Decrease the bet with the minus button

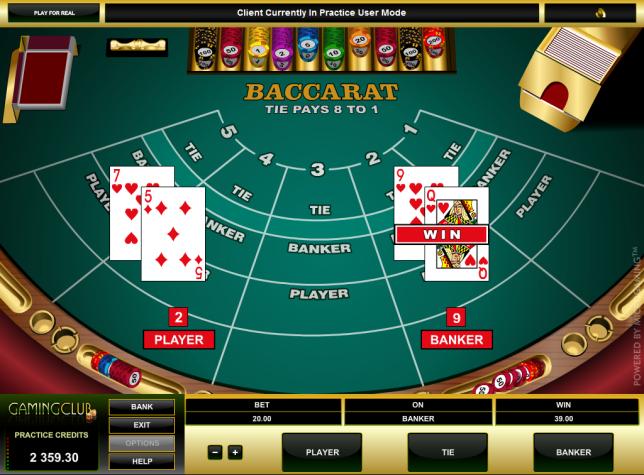(x=215, y=452)
